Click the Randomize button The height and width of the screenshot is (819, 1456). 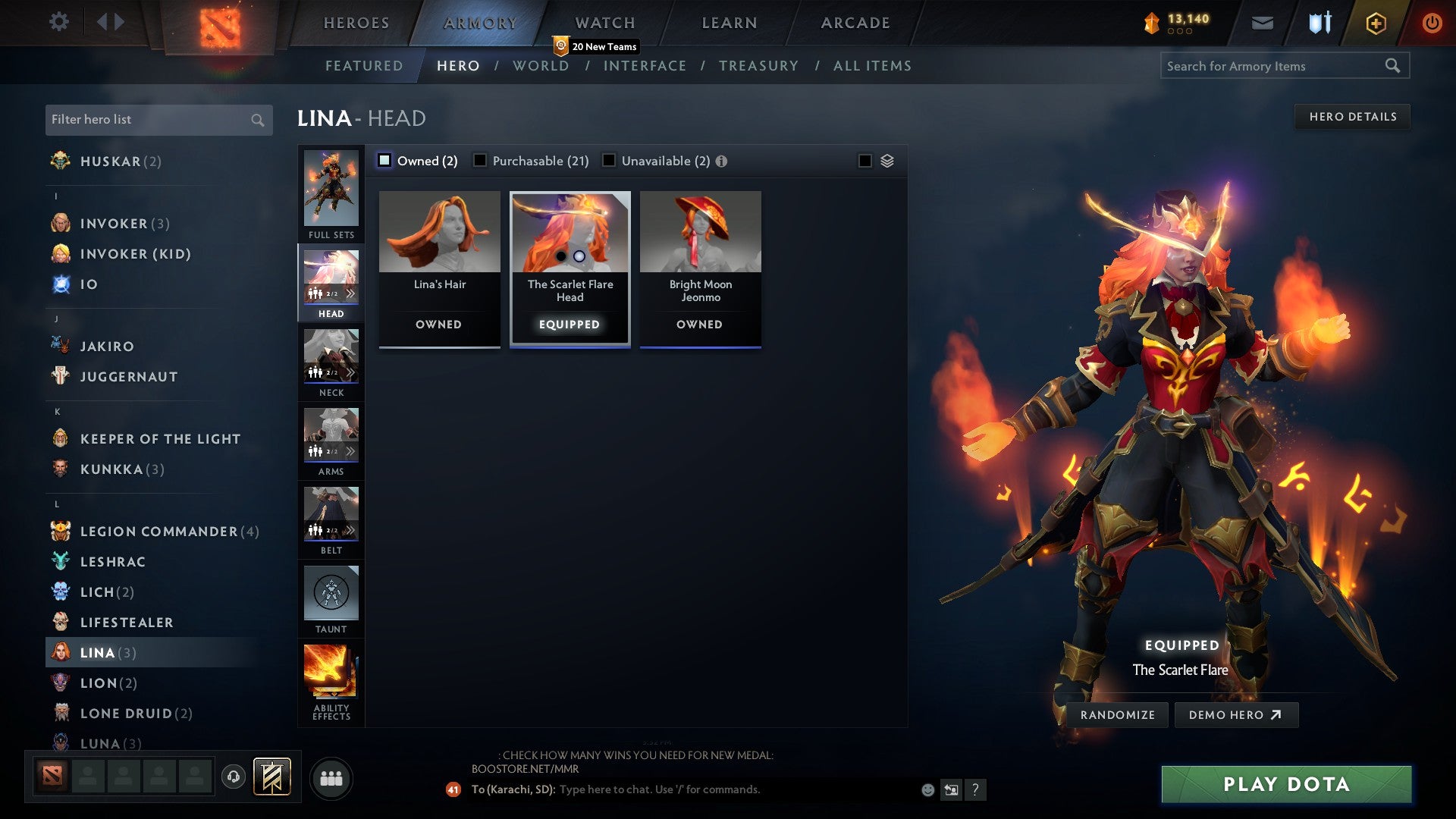point(1117,714)
